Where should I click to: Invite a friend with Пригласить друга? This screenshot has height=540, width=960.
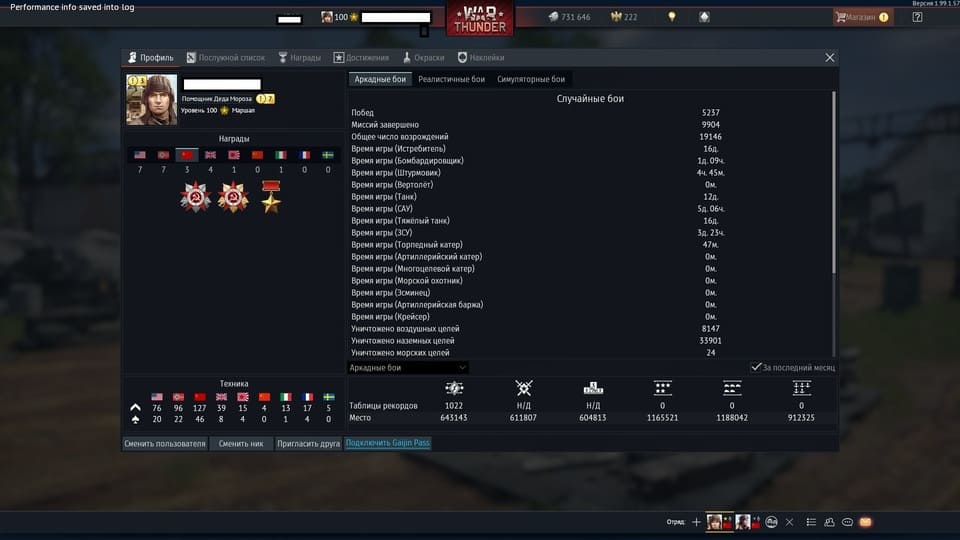point(308,443)
